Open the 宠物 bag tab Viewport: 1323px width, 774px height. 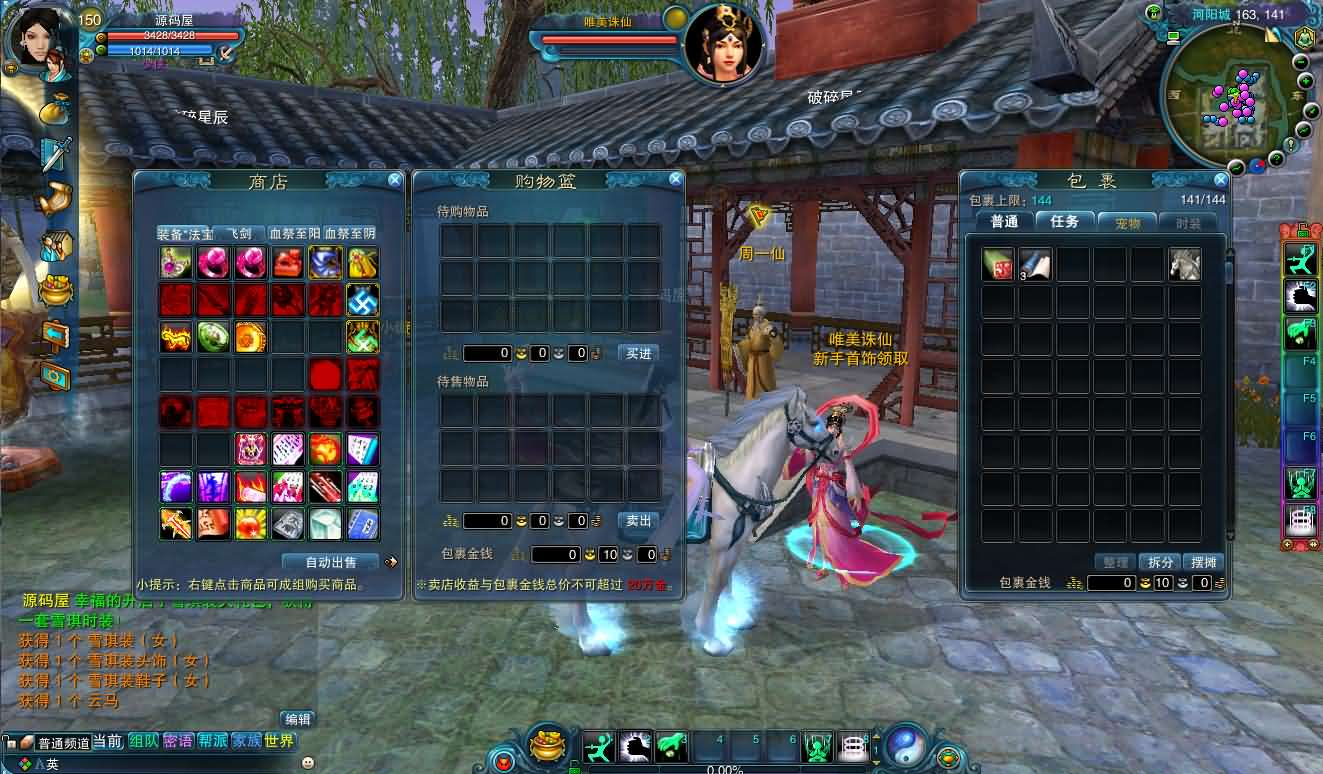coord(1127,223)
